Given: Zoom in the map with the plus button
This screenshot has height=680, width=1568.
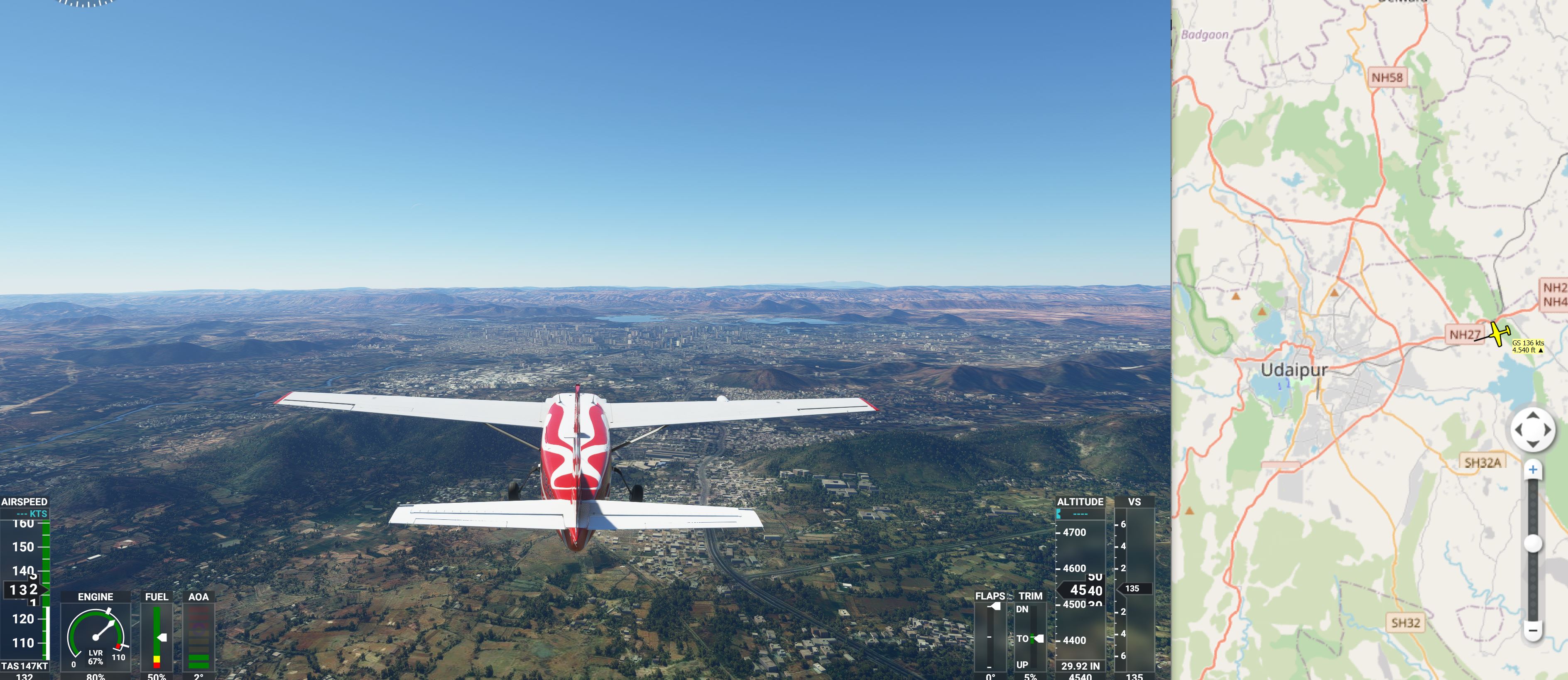Looking at the screenshot, I should point(1533,470).
